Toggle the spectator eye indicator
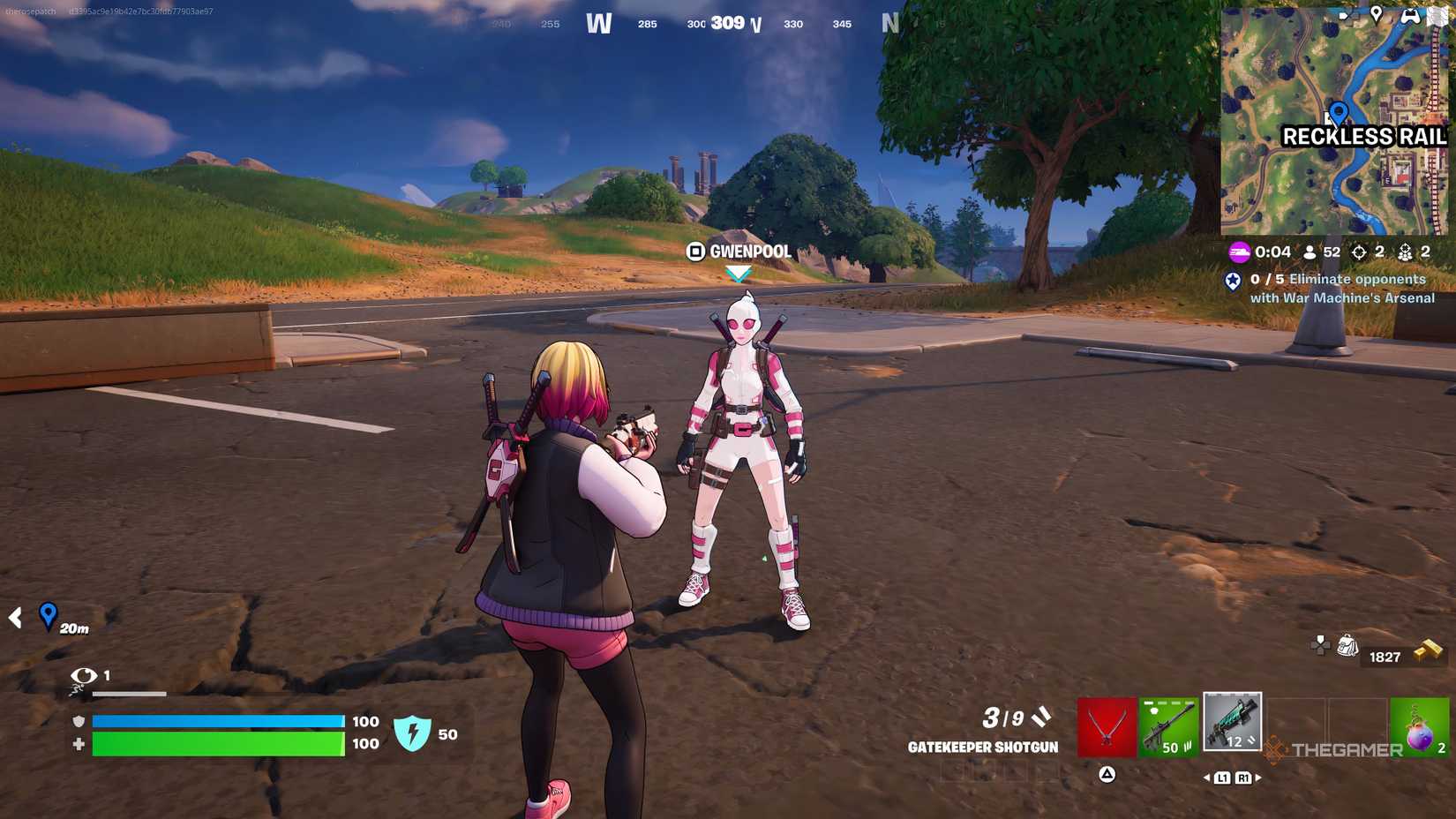Screen dimensions: 1456x819 tap(84, 675)
